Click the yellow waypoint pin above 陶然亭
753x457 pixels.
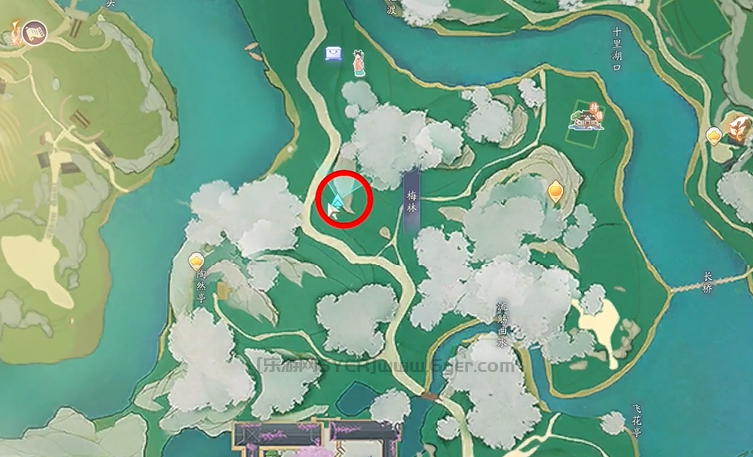[197, 262]
